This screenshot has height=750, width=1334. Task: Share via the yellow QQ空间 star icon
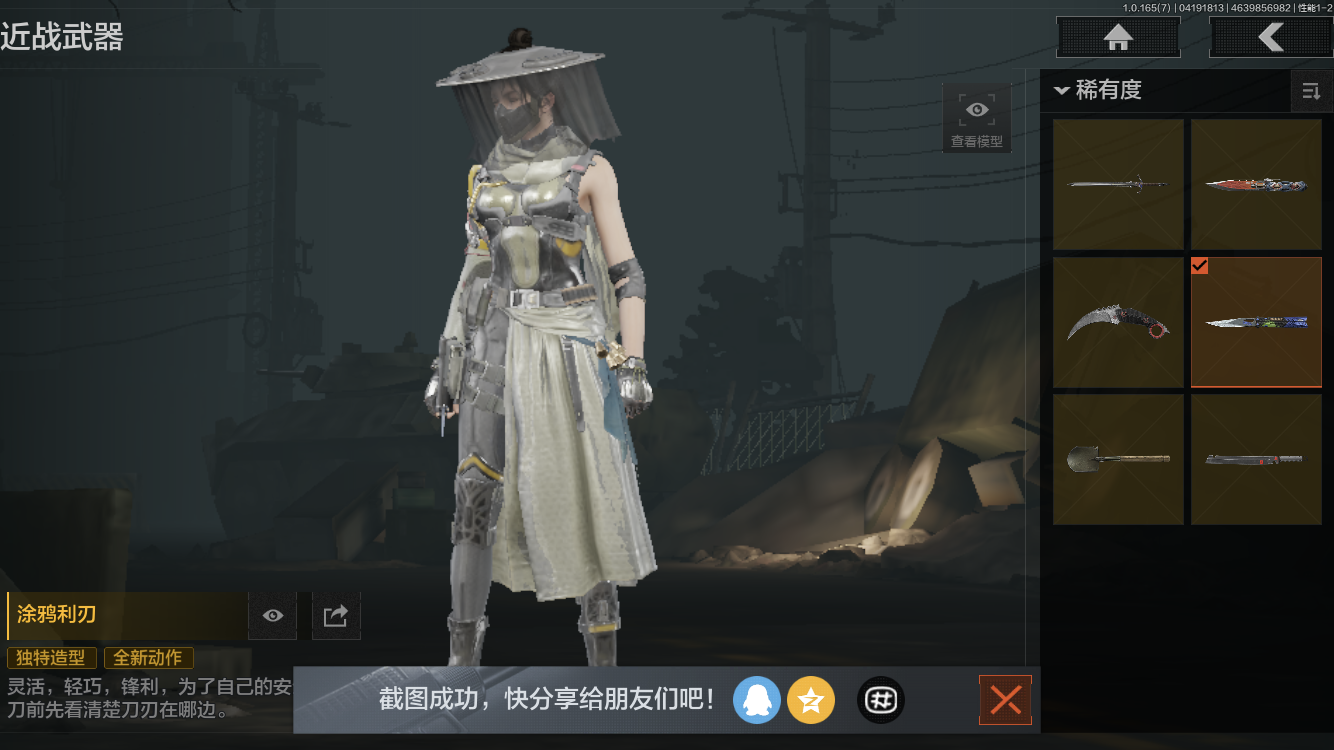(811, 700)
